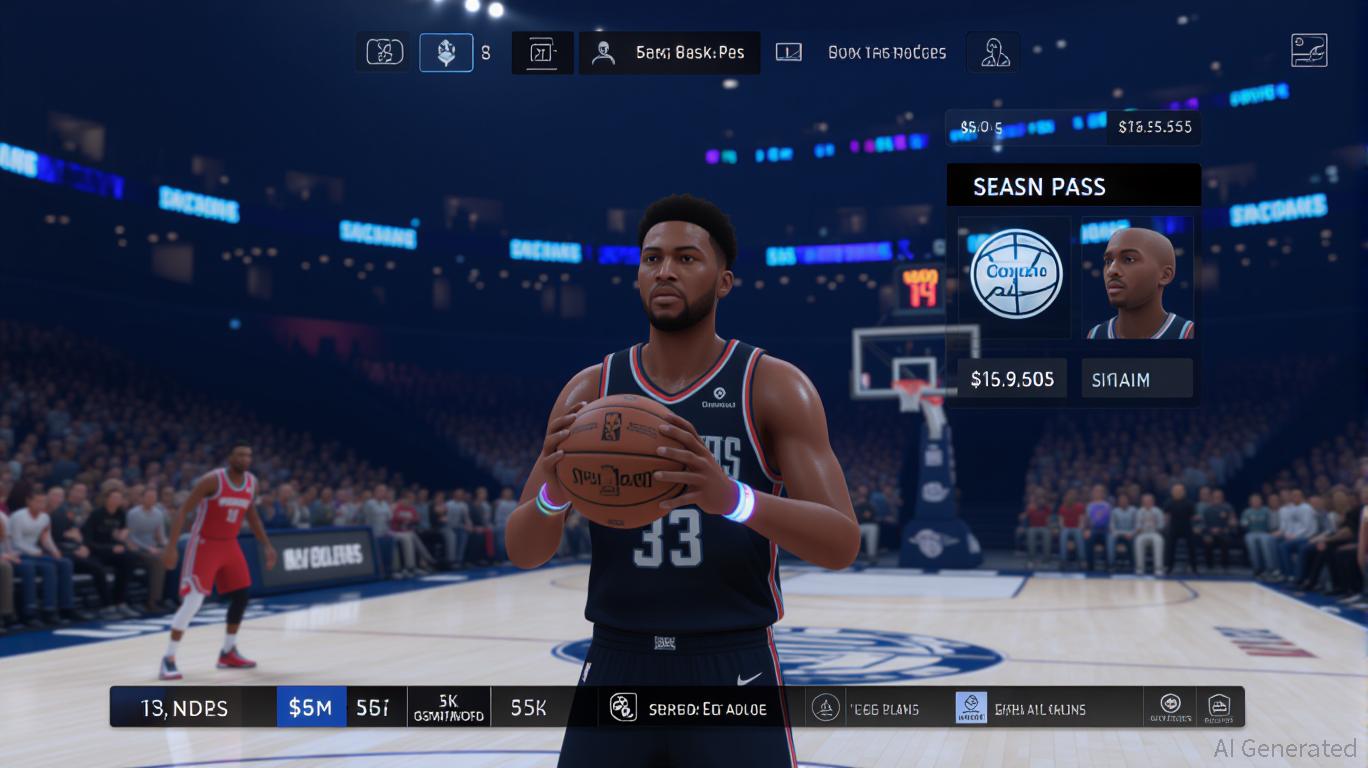Choose the basketball logo reward tile

1016,275
